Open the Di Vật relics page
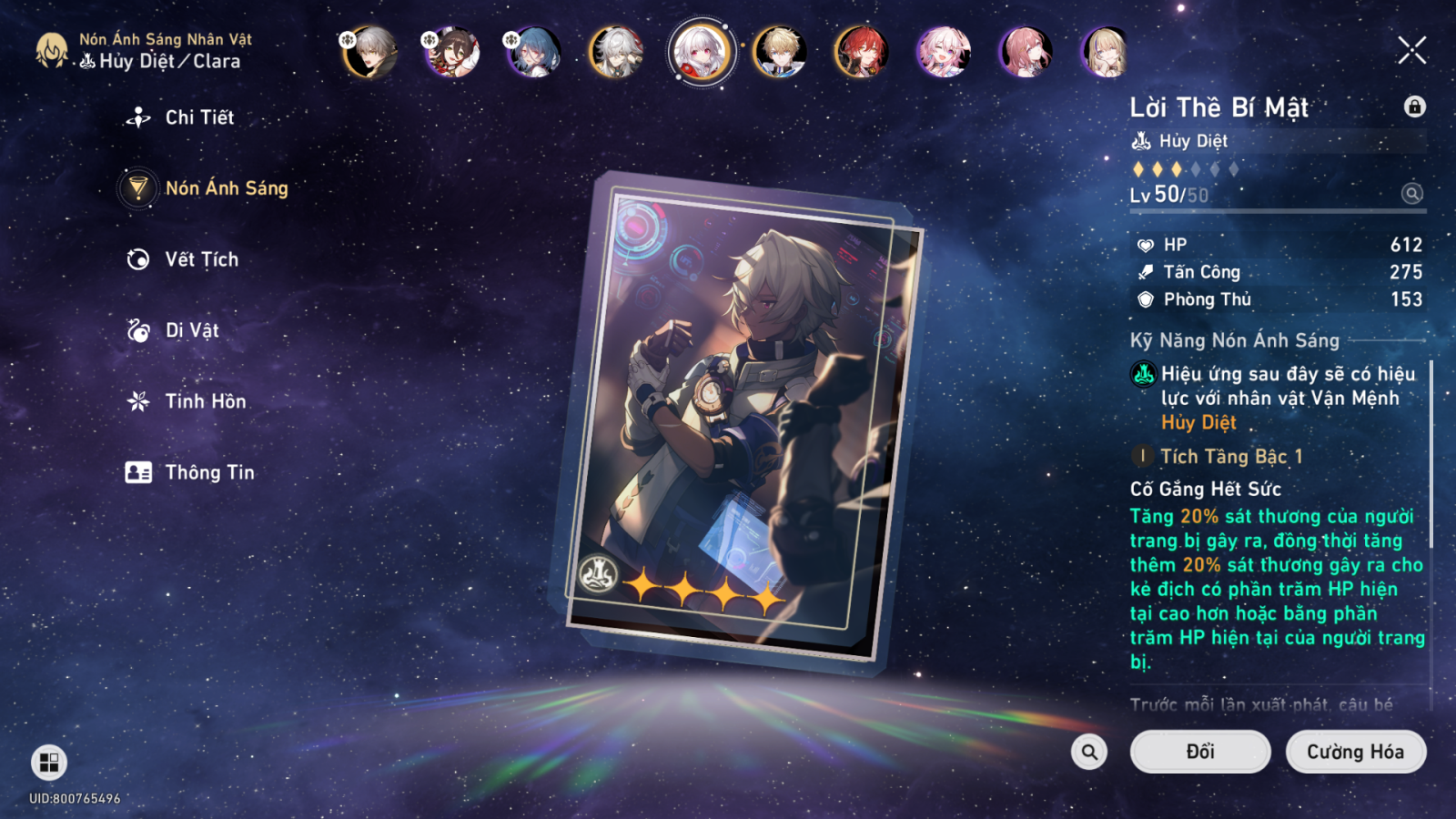1456x819 pixels. click(x=191, y=330)
